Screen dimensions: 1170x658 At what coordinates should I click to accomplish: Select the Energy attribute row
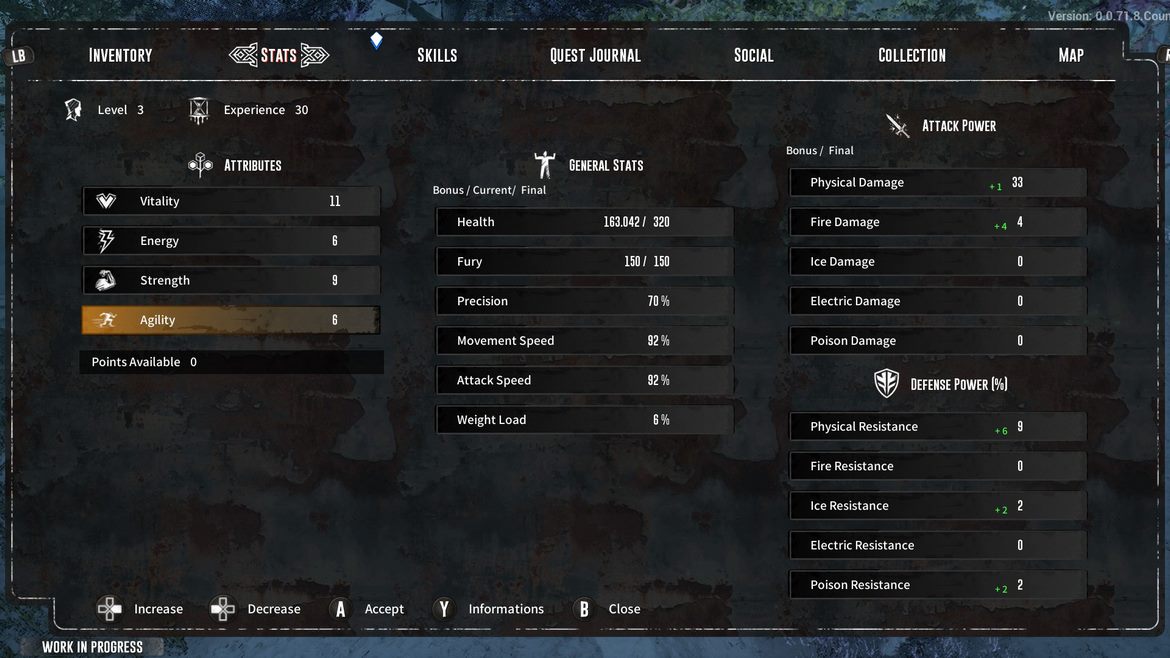click(x=231, y=241)
